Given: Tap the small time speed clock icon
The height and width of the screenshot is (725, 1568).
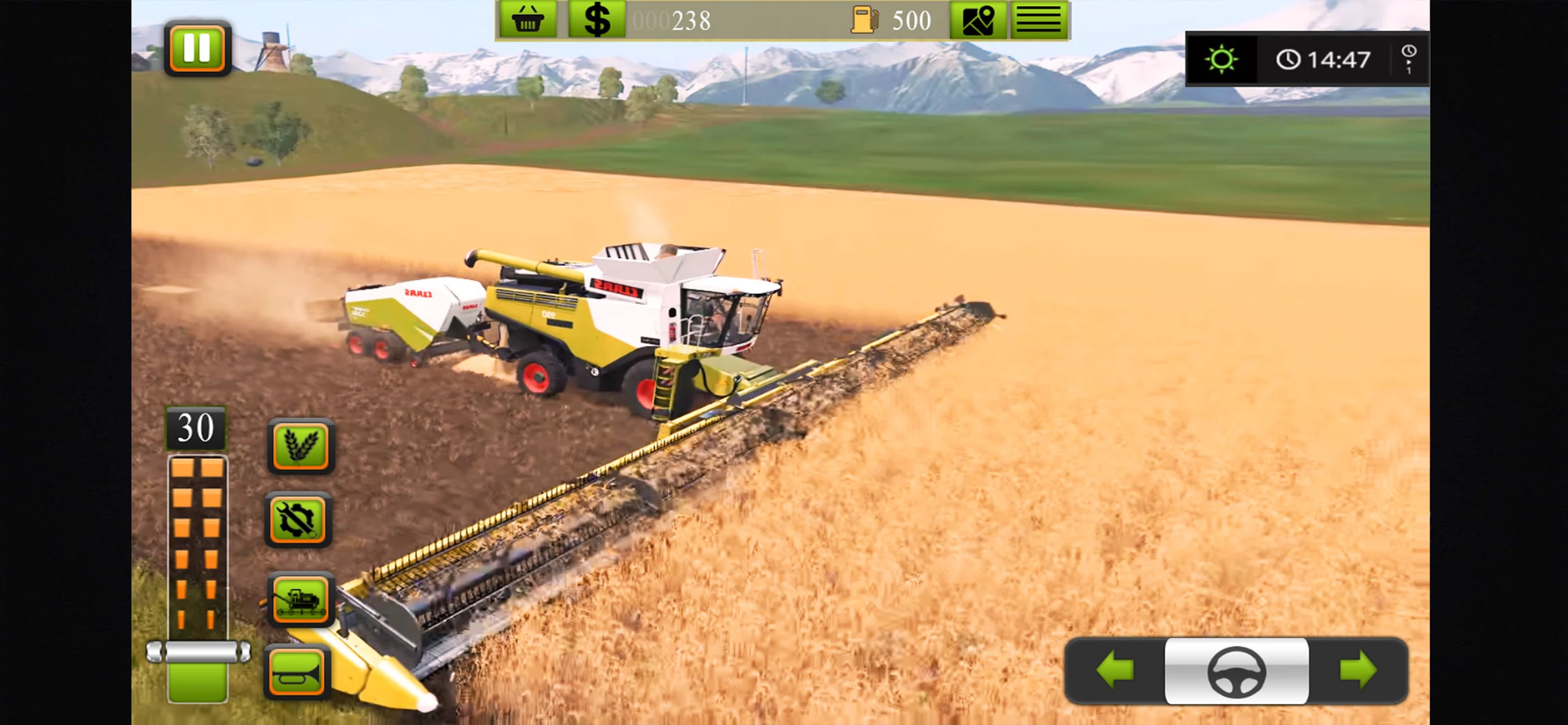Looking at the screenshot, I should coord(1408,59).
